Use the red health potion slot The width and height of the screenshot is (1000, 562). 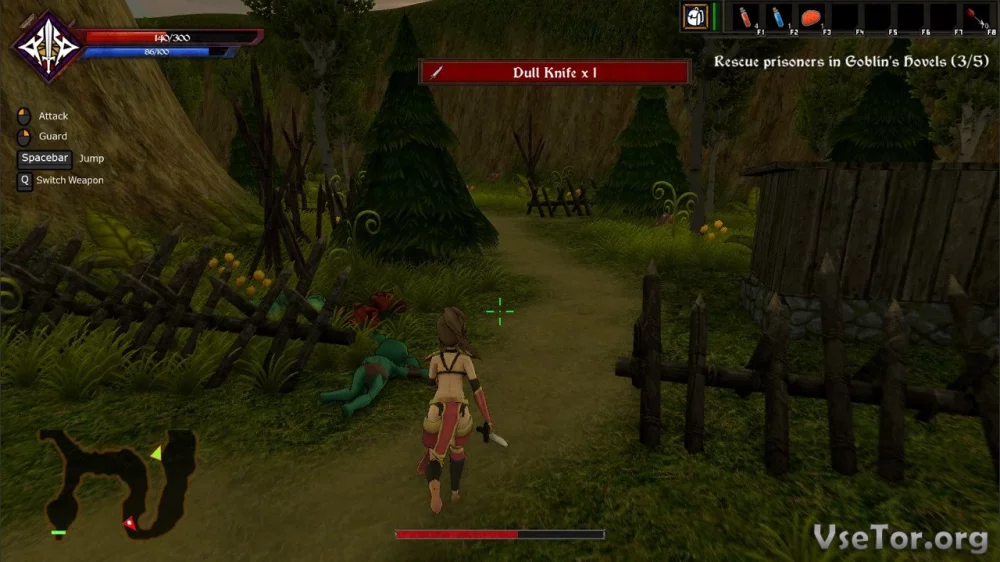coord(745,17)
